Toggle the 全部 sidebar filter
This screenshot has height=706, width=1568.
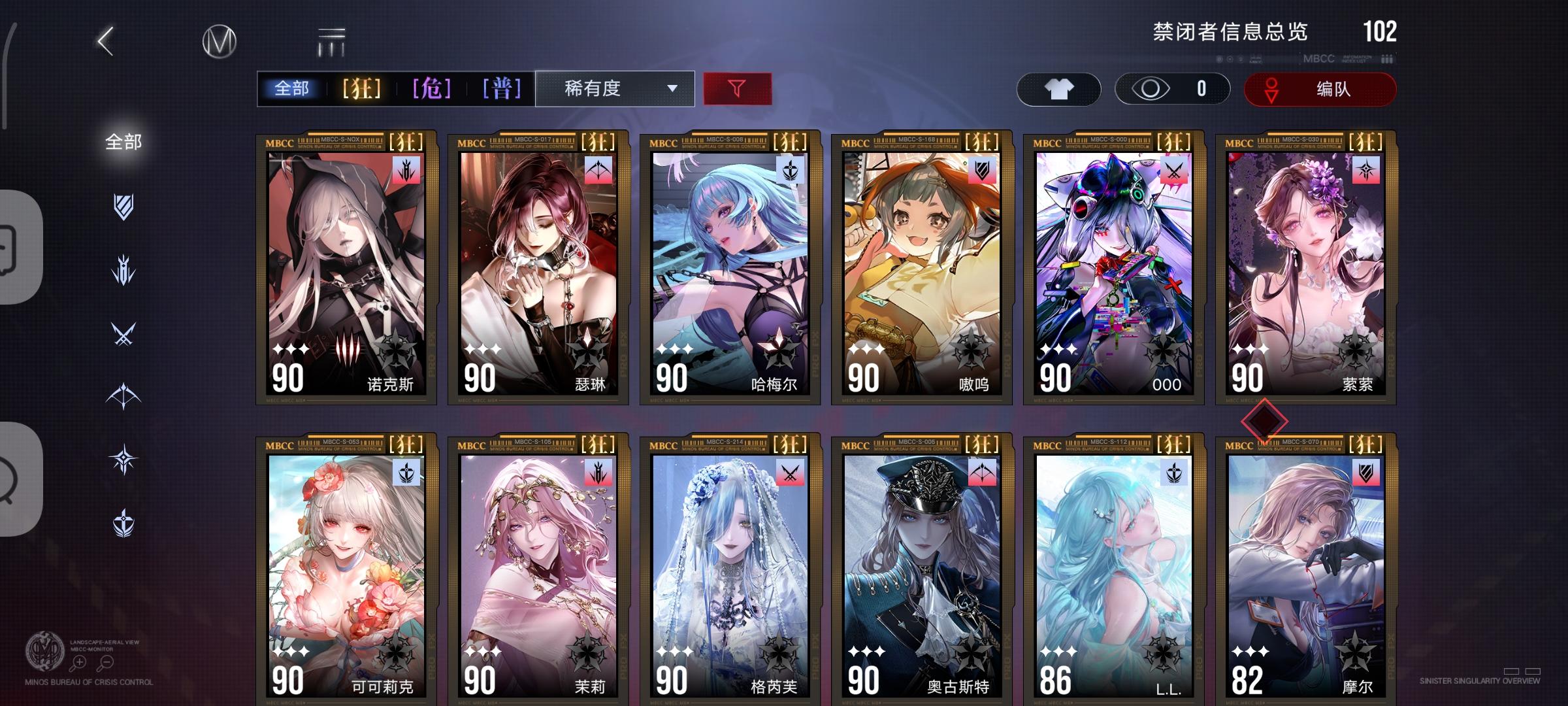tap(124, 139)
